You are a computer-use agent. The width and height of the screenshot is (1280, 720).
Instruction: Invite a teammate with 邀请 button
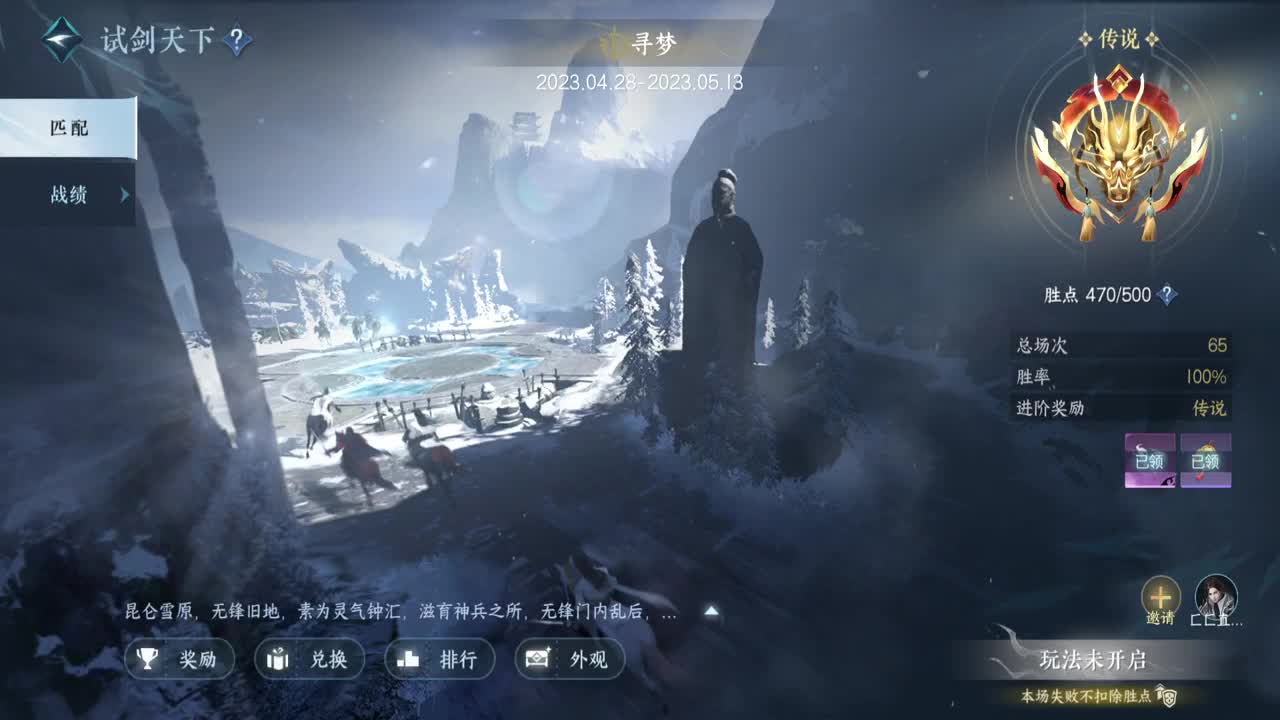pos(1160,597)
